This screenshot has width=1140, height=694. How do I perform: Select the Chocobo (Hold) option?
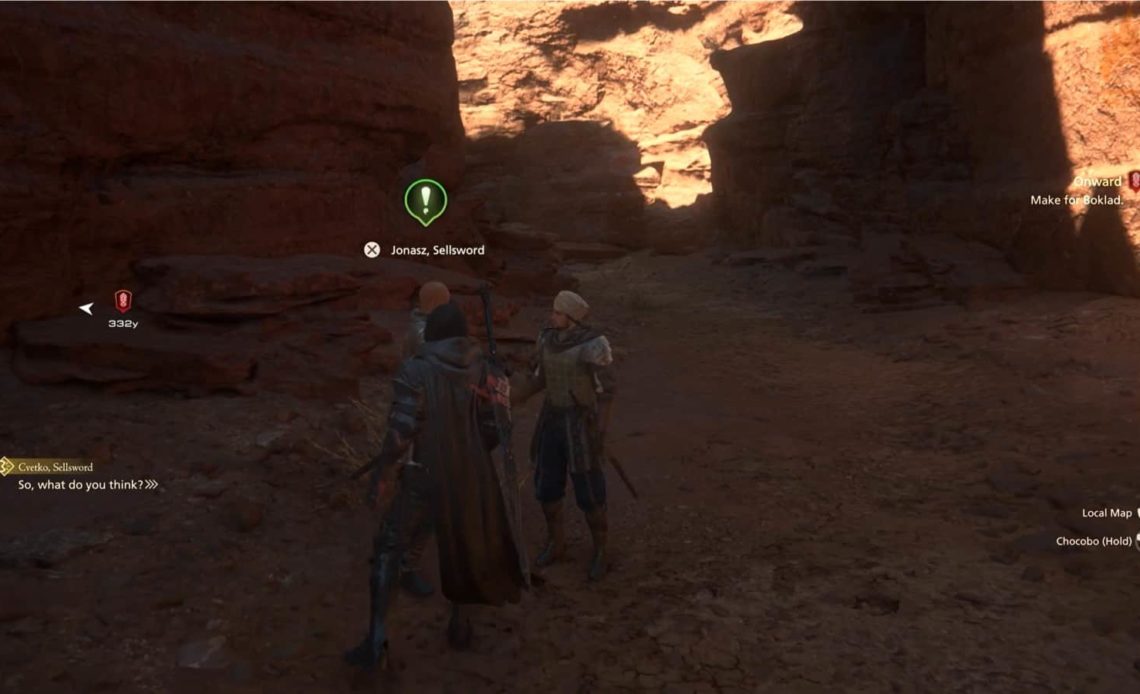click(1094, 541)
